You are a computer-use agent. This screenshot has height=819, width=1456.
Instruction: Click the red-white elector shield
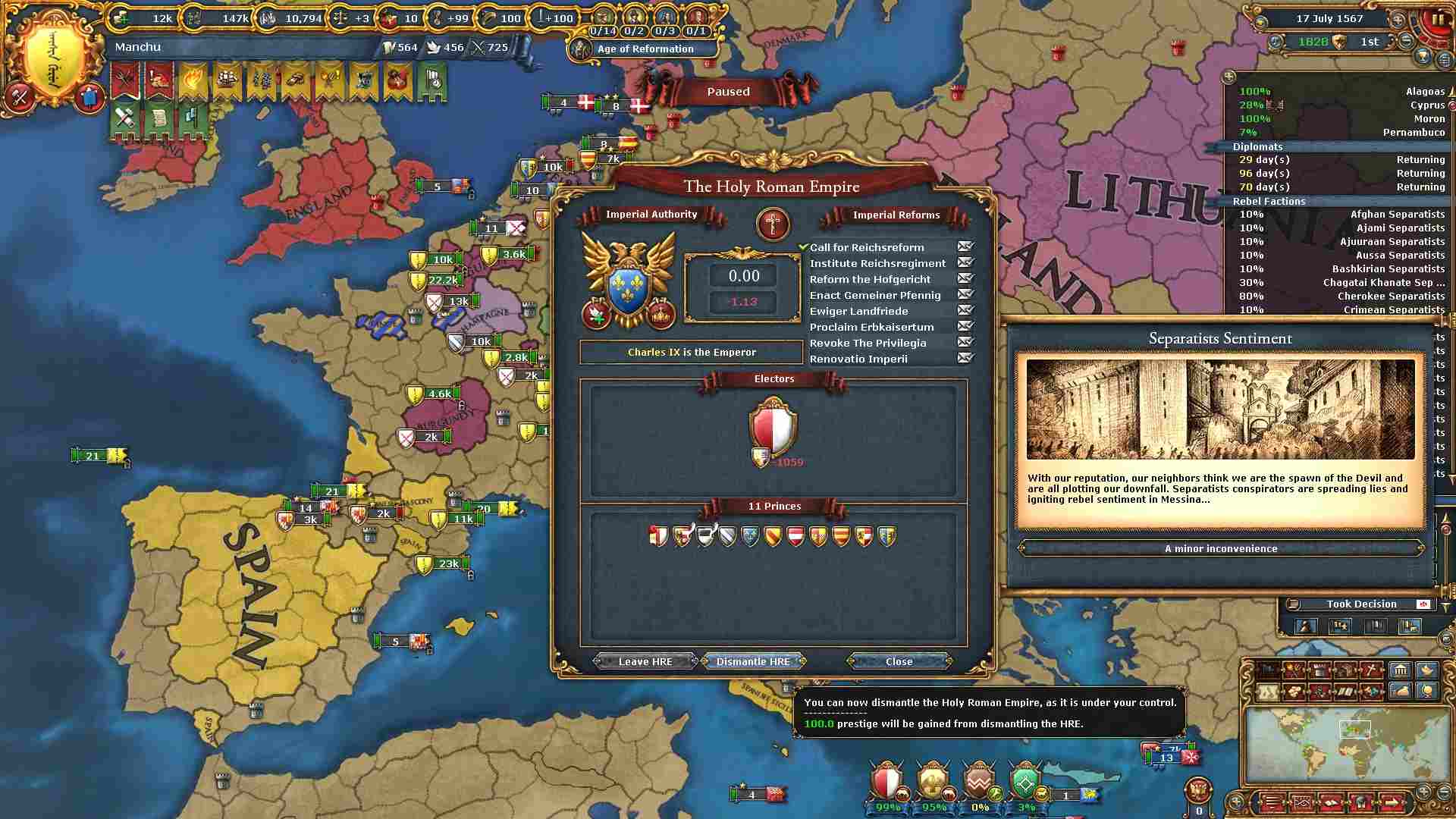773,428
